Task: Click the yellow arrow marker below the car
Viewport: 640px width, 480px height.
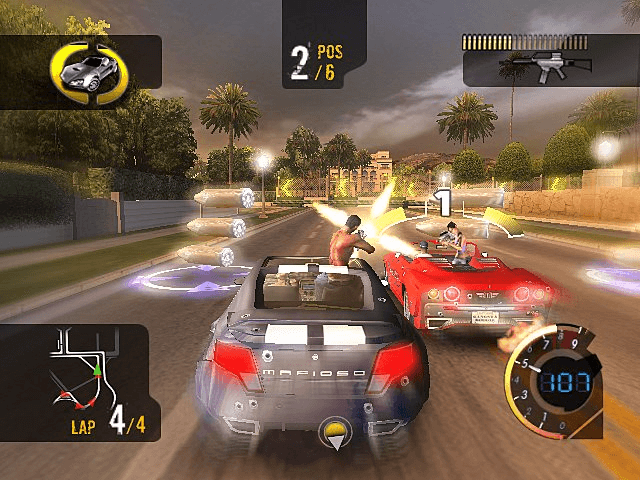Action: pyautogui.click(x=332, y=435)
